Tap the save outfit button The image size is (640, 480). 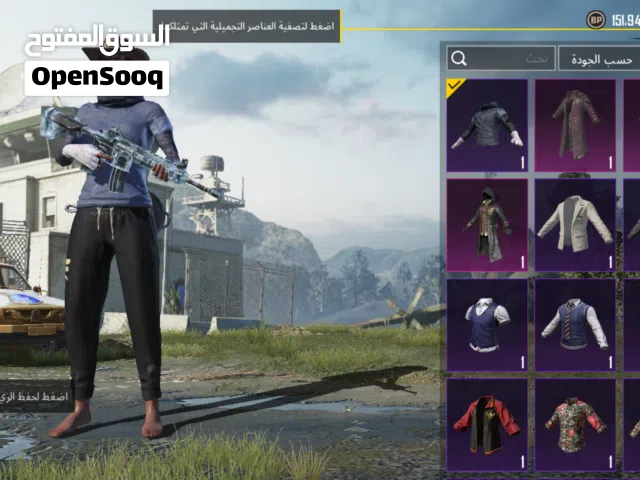tap(34, 395)
